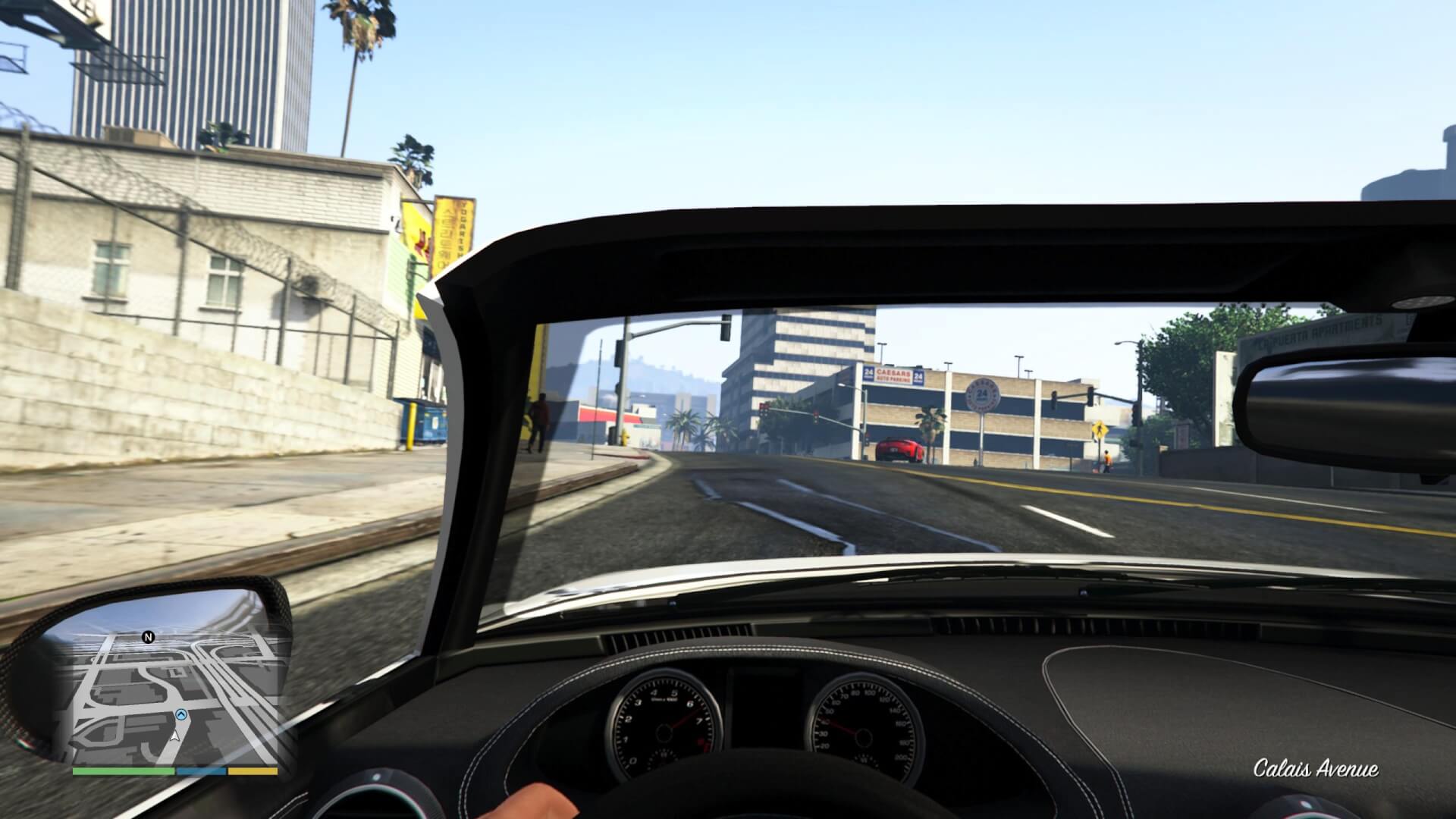Select the white player arrow on minimap
Screen dimensions: 1456x819
[175, 734]
